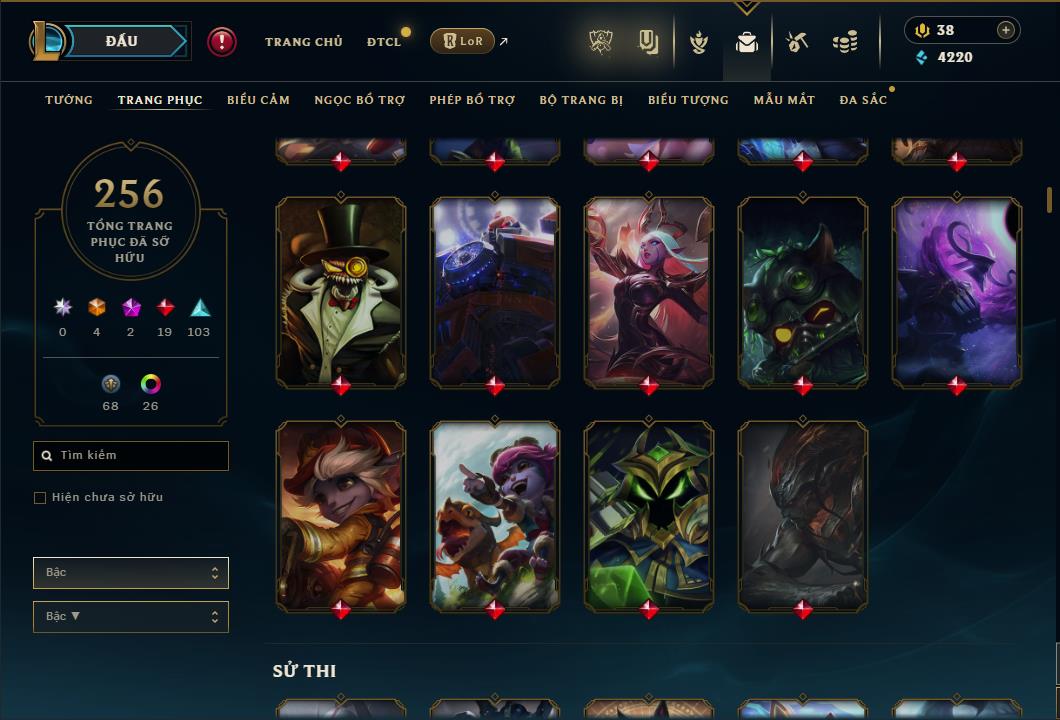Switch to the TƯỚNG tab

point(69,100)
